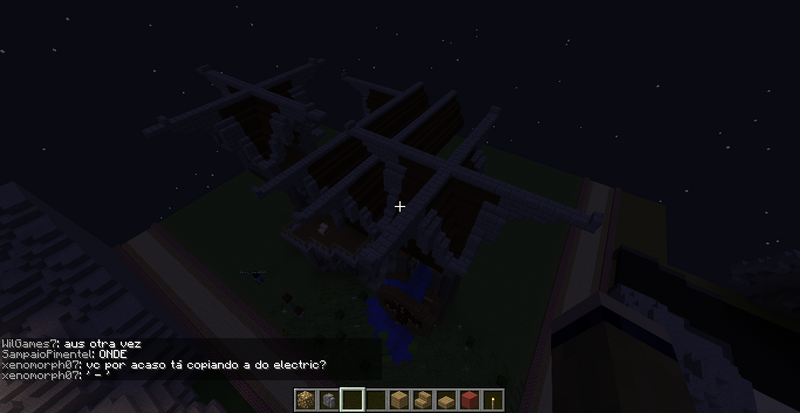Pick the wooden slab hotbar slot
The height and width of the screenshot is (413, 800).
coord(445,400)
